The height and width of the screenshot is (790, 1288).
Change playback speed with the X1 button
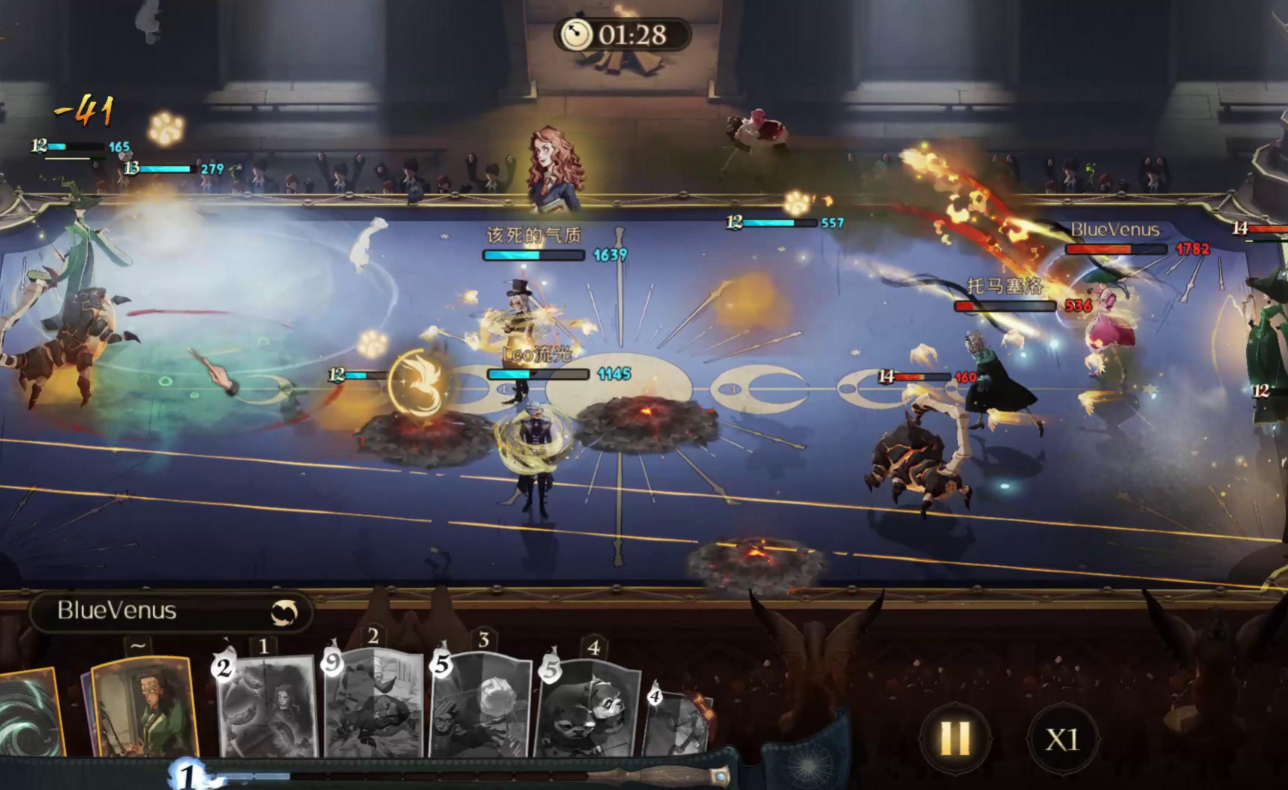[x=1061, y=739]
